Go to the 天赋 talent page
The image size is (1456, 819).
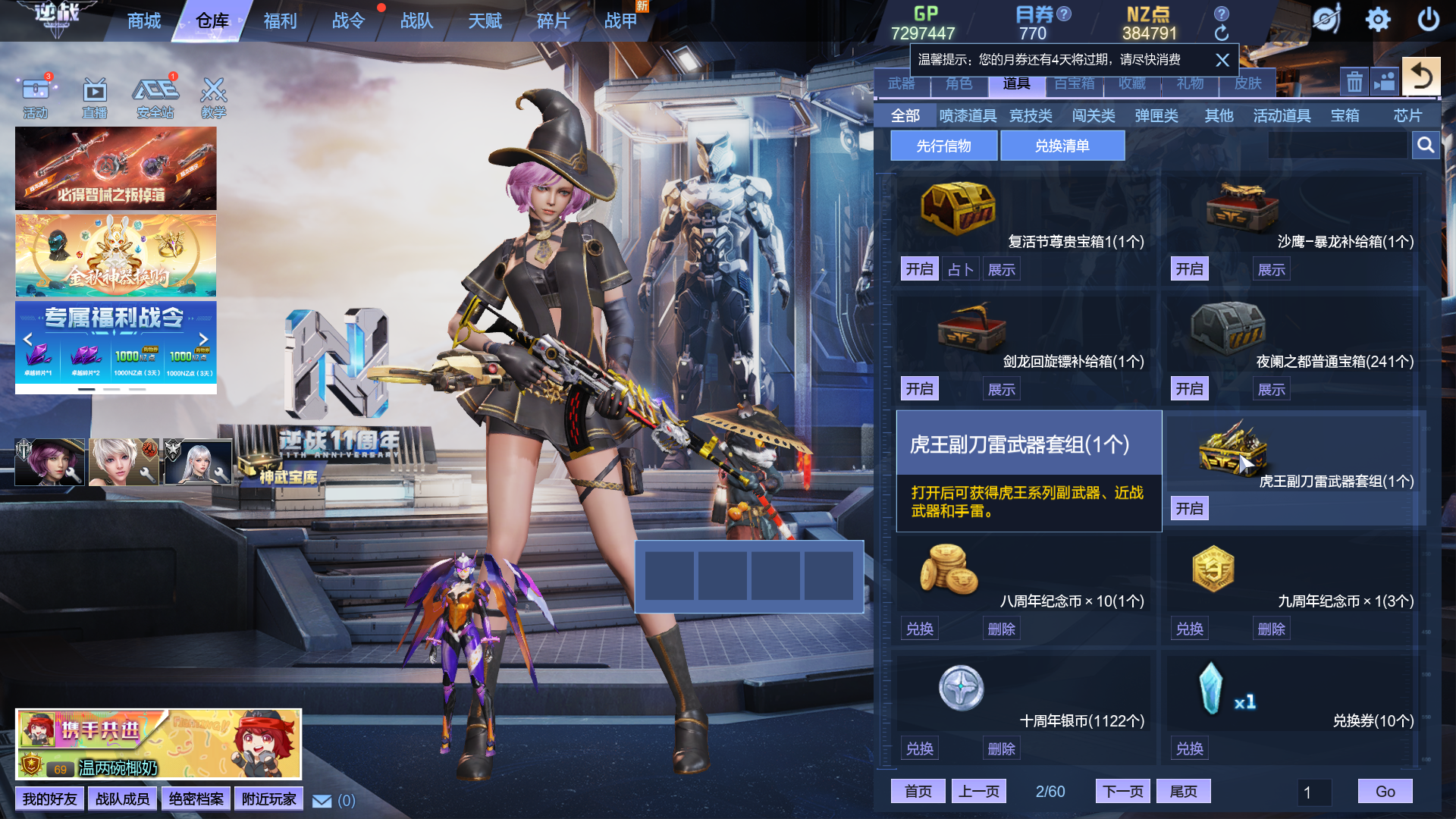[485, 21]
